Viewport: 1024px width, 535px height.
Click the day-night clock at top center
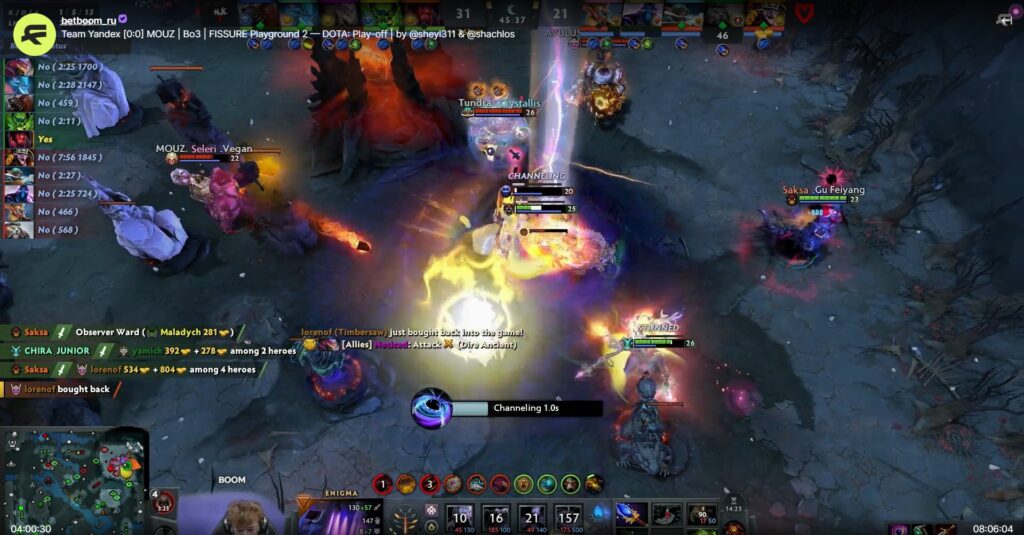click(511, 16)
